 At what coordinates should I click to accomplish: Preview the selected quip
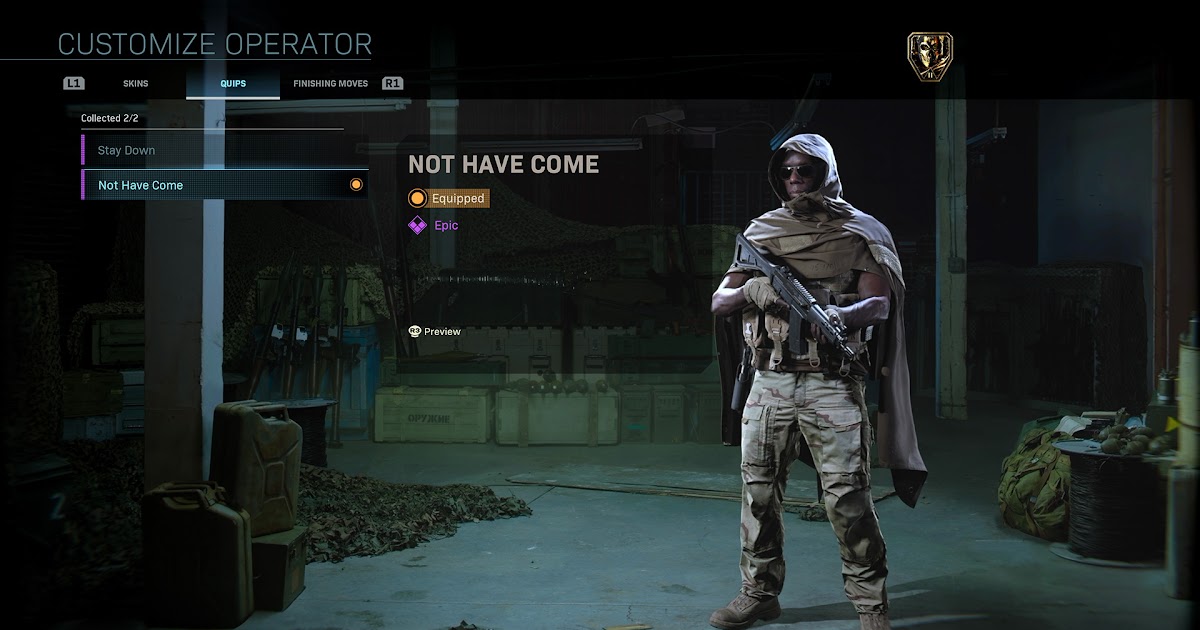(435, 332)
